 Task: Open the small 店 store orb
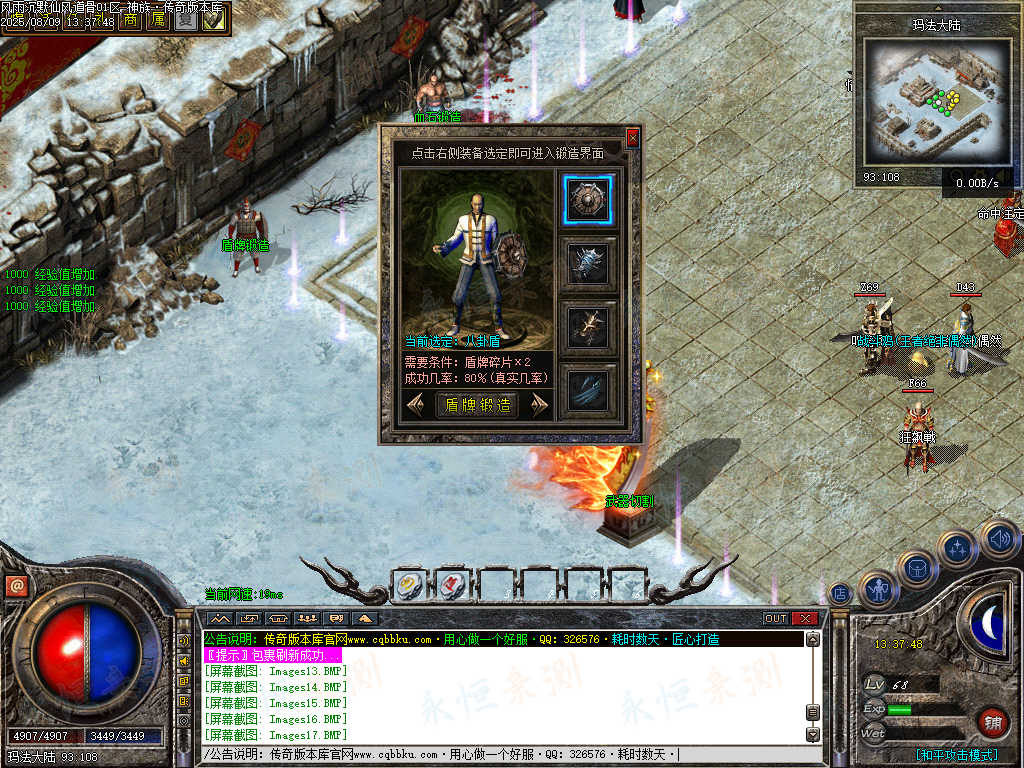pyautogui.click(x=840, y=593)
